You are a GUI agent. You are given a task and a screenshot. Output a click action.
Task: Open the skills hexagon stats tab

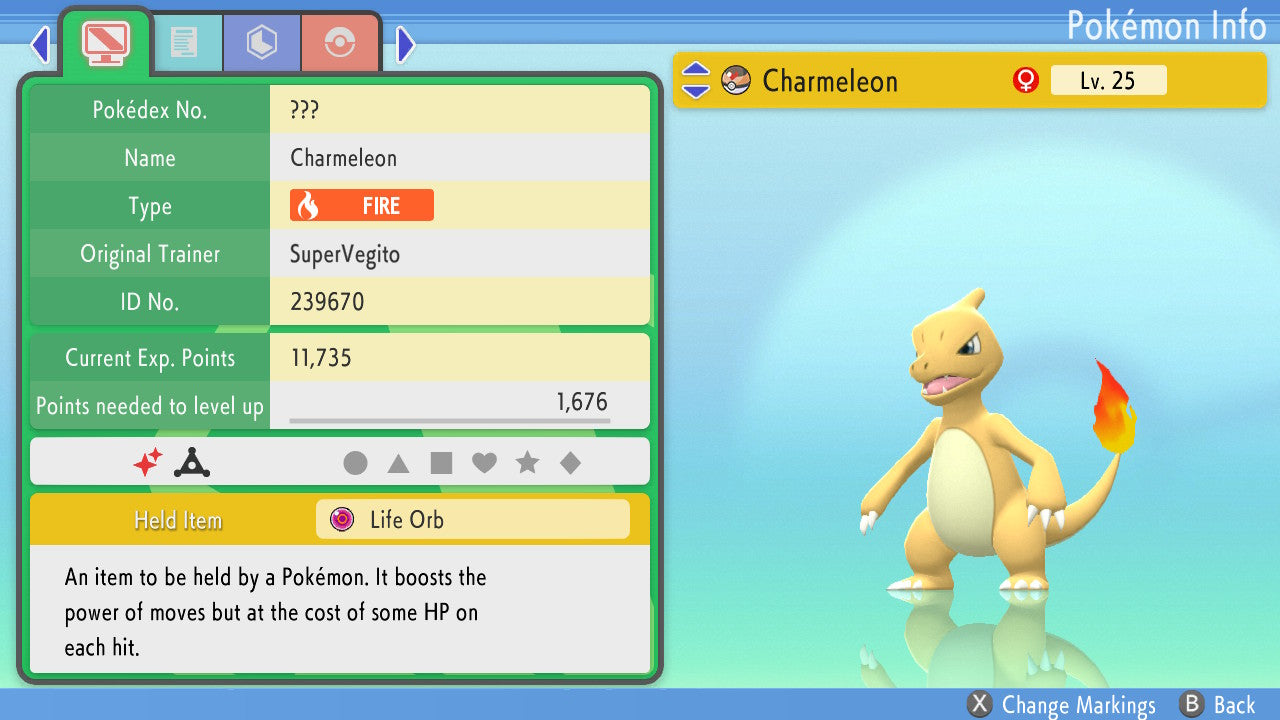(261, 42)
